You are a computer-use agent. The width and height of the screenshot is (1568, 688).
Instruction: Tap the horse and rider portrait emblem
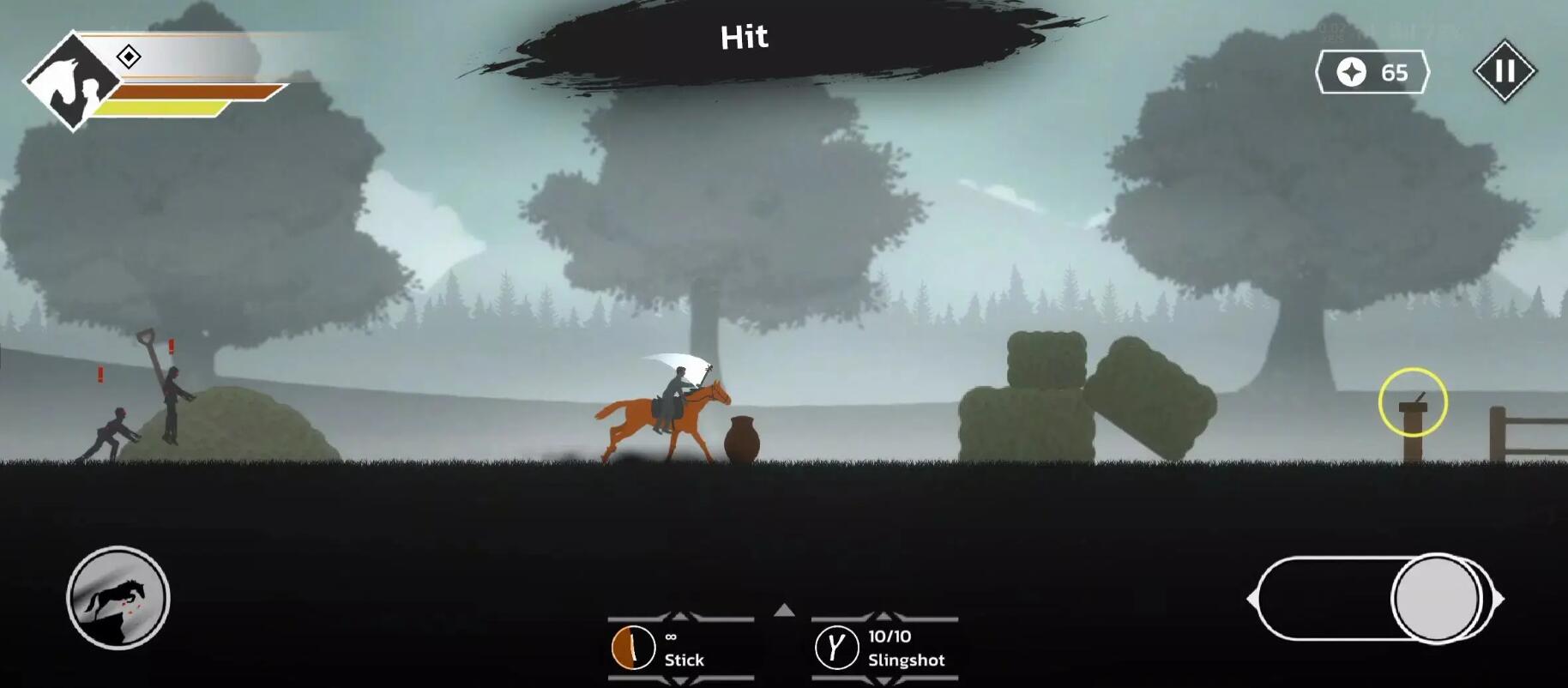[73, 81]
